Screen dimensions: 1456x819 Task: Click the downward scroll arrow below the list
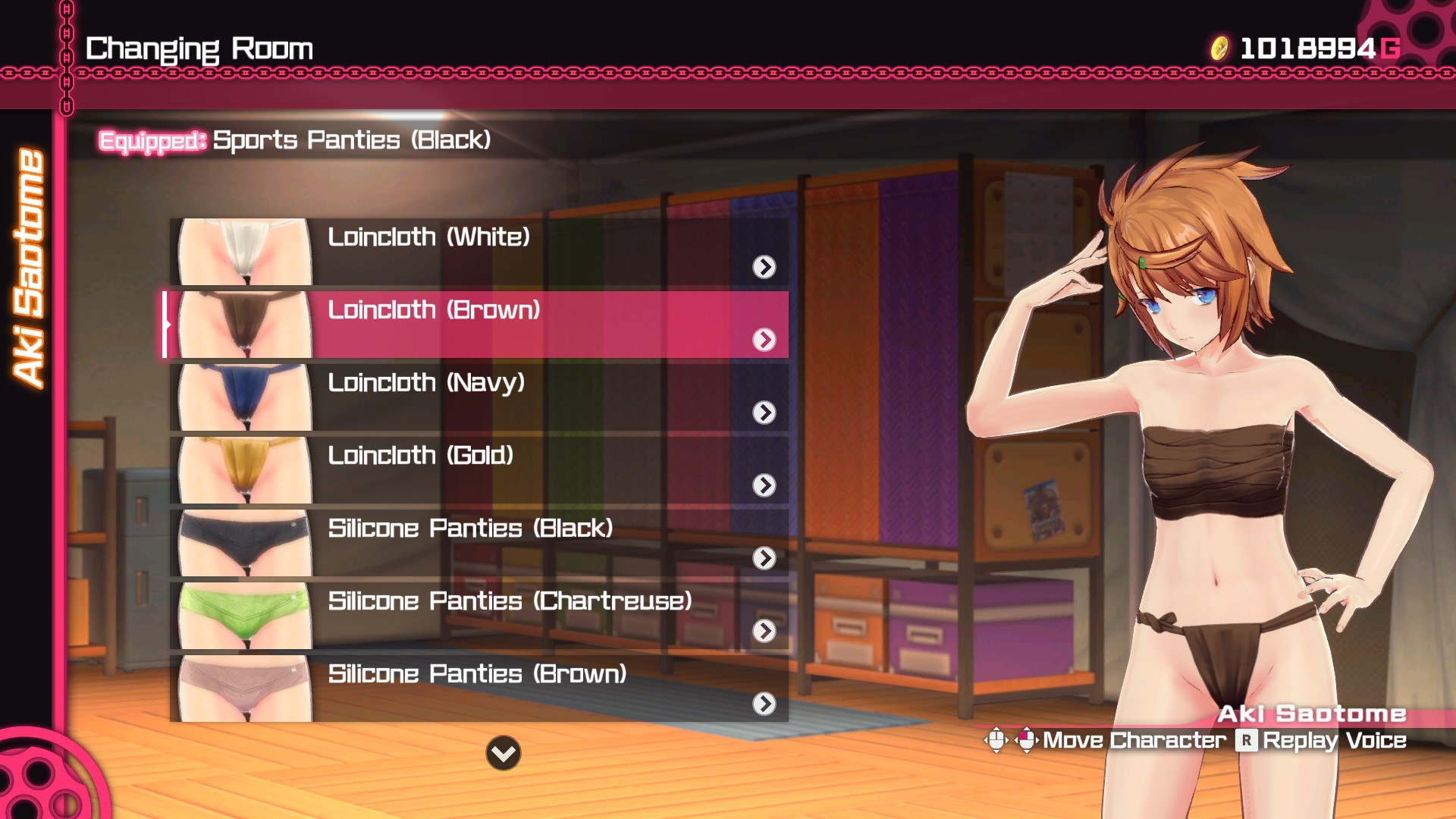click(502, 753)
